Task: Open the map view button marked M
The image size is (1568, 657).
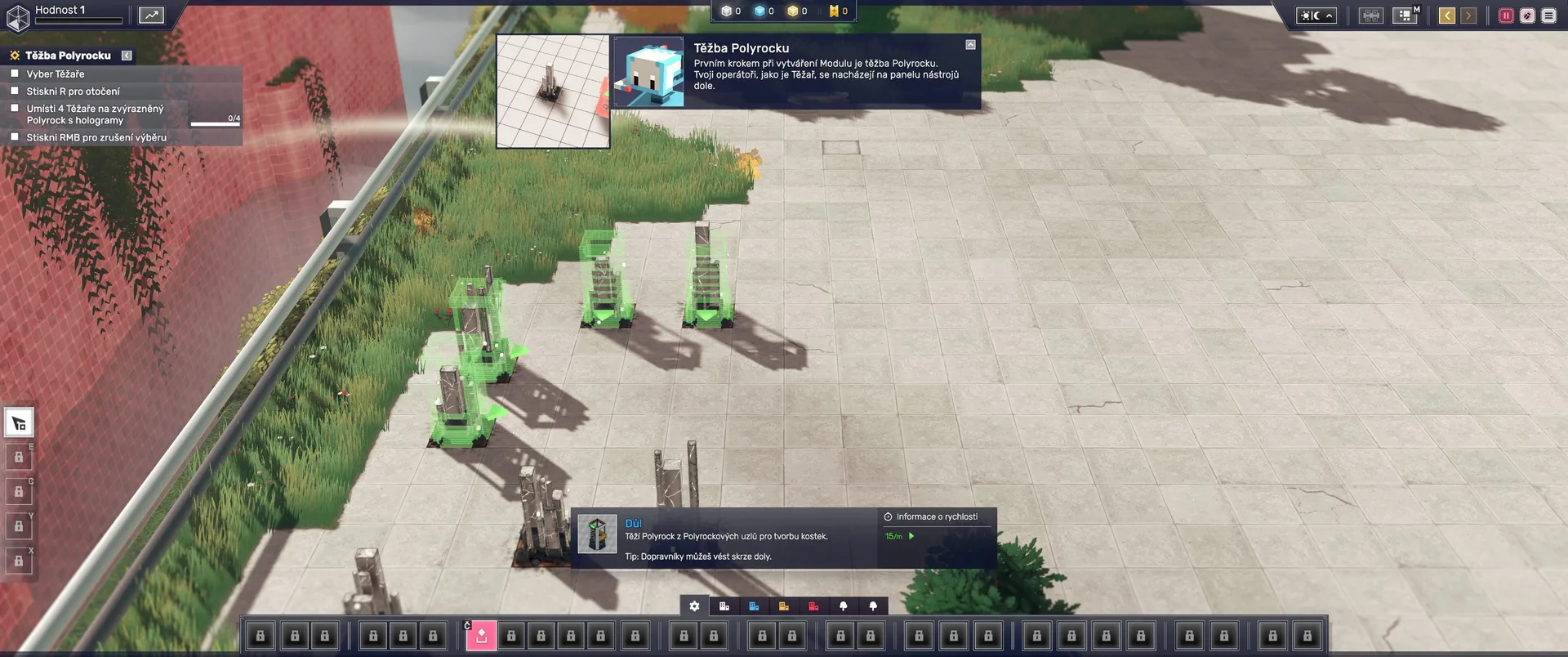Action: (x=1405, y=16)
